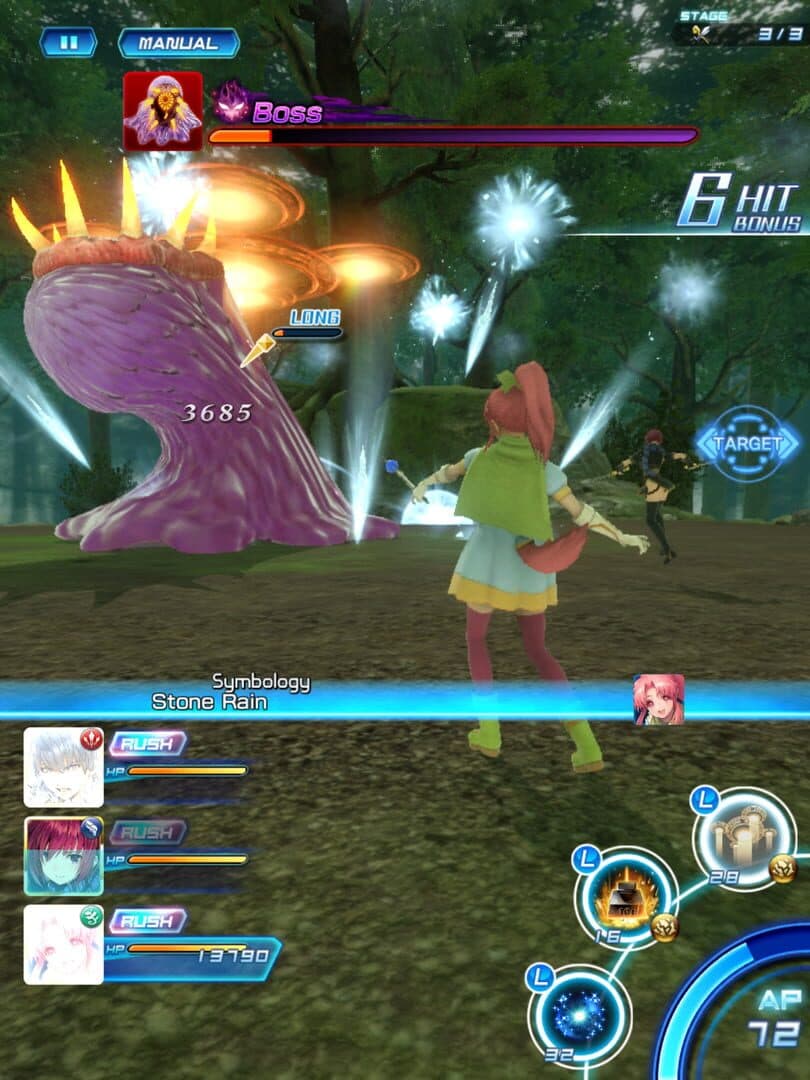
Task: Trigger RUSH for the pink-haired party member
Action: pyautogui.click(x=148, y=920)
